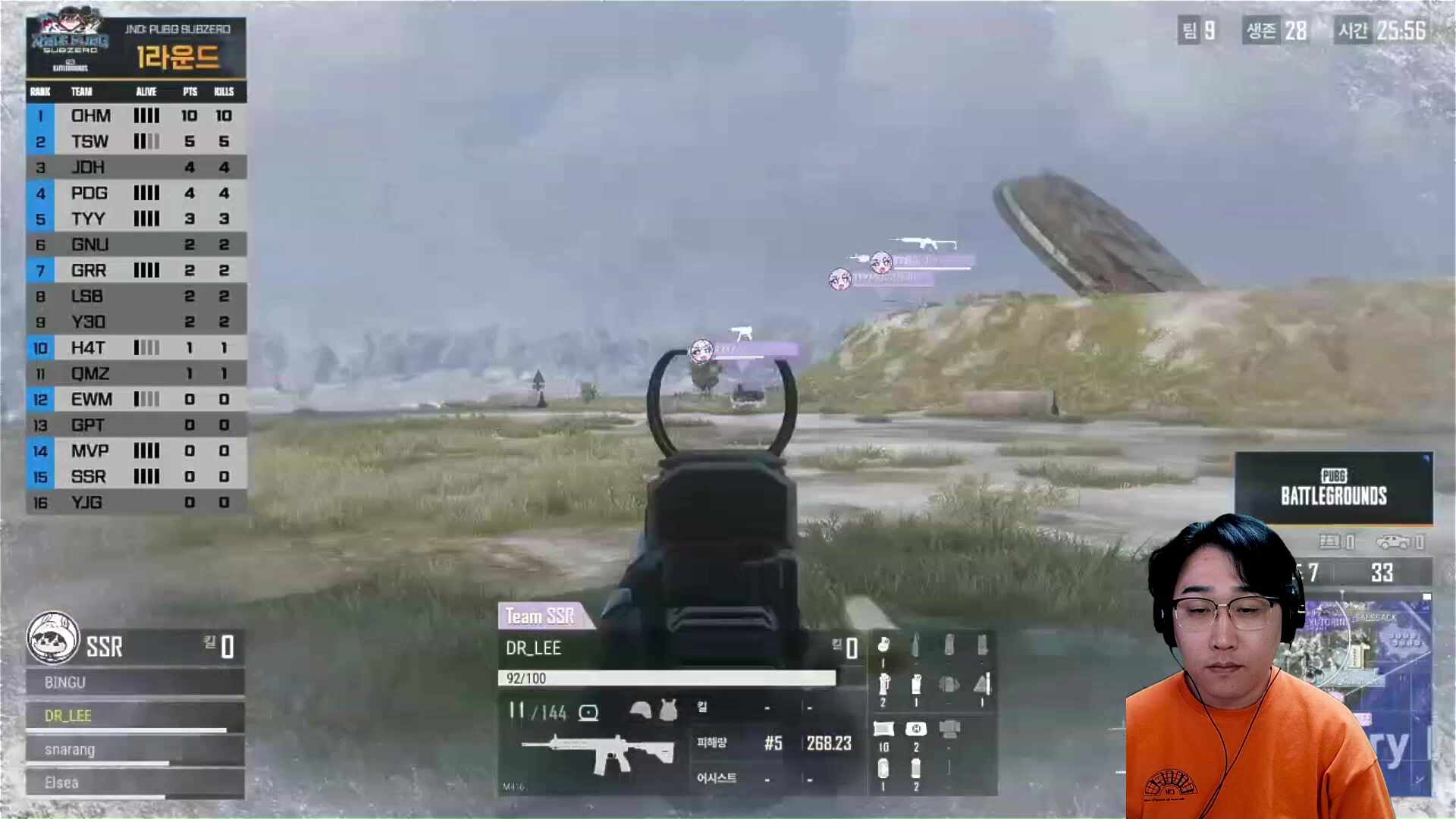Click the fire-mode indicator next to 11/144 ammo
The image size is (1456, 819).
point(588,712)
